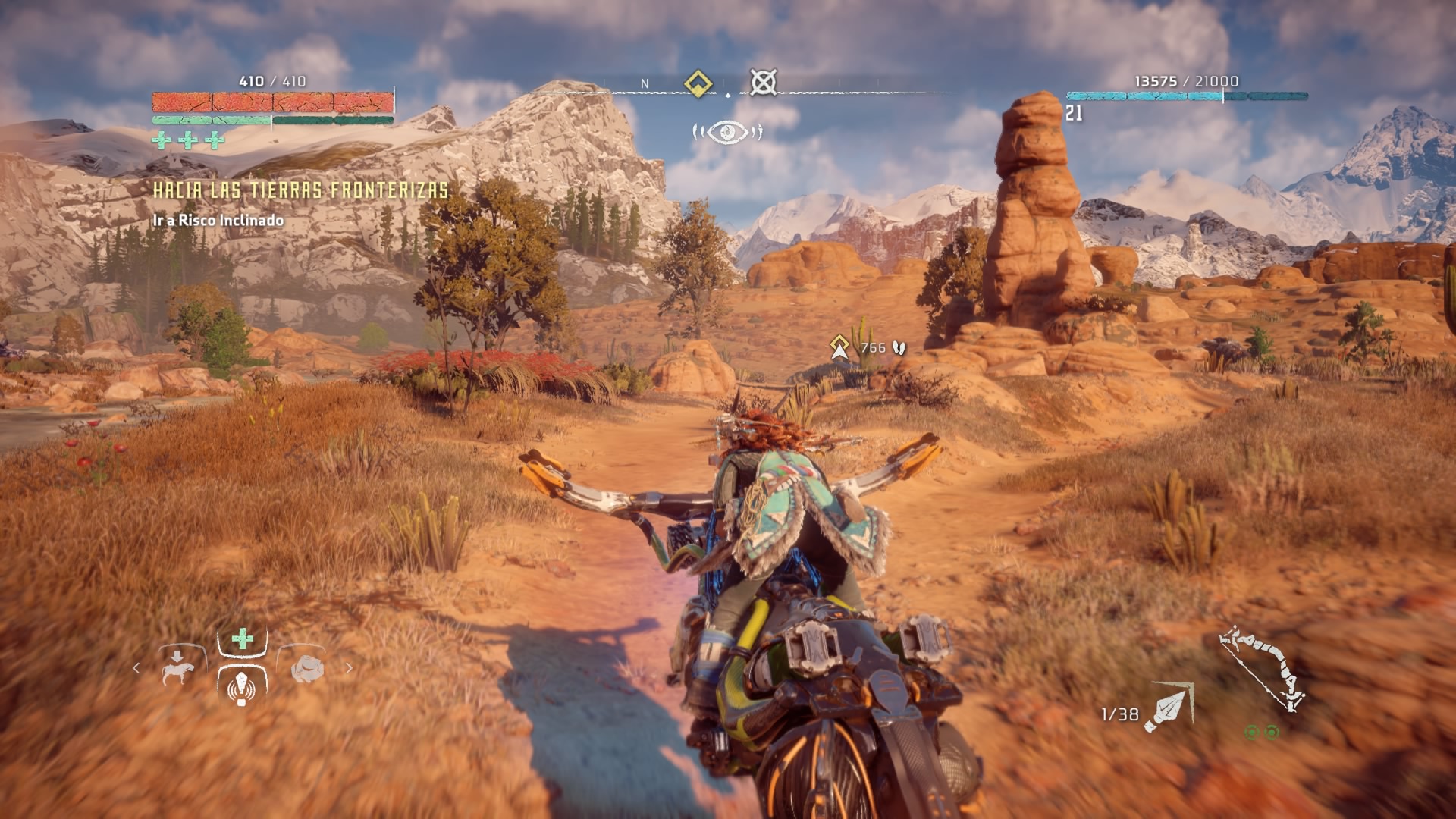The width and height of the screenshot is (1456, 819).
Task: Open the Hacia las Tierras Fronterizas quest
Action: tap(301, 190)
